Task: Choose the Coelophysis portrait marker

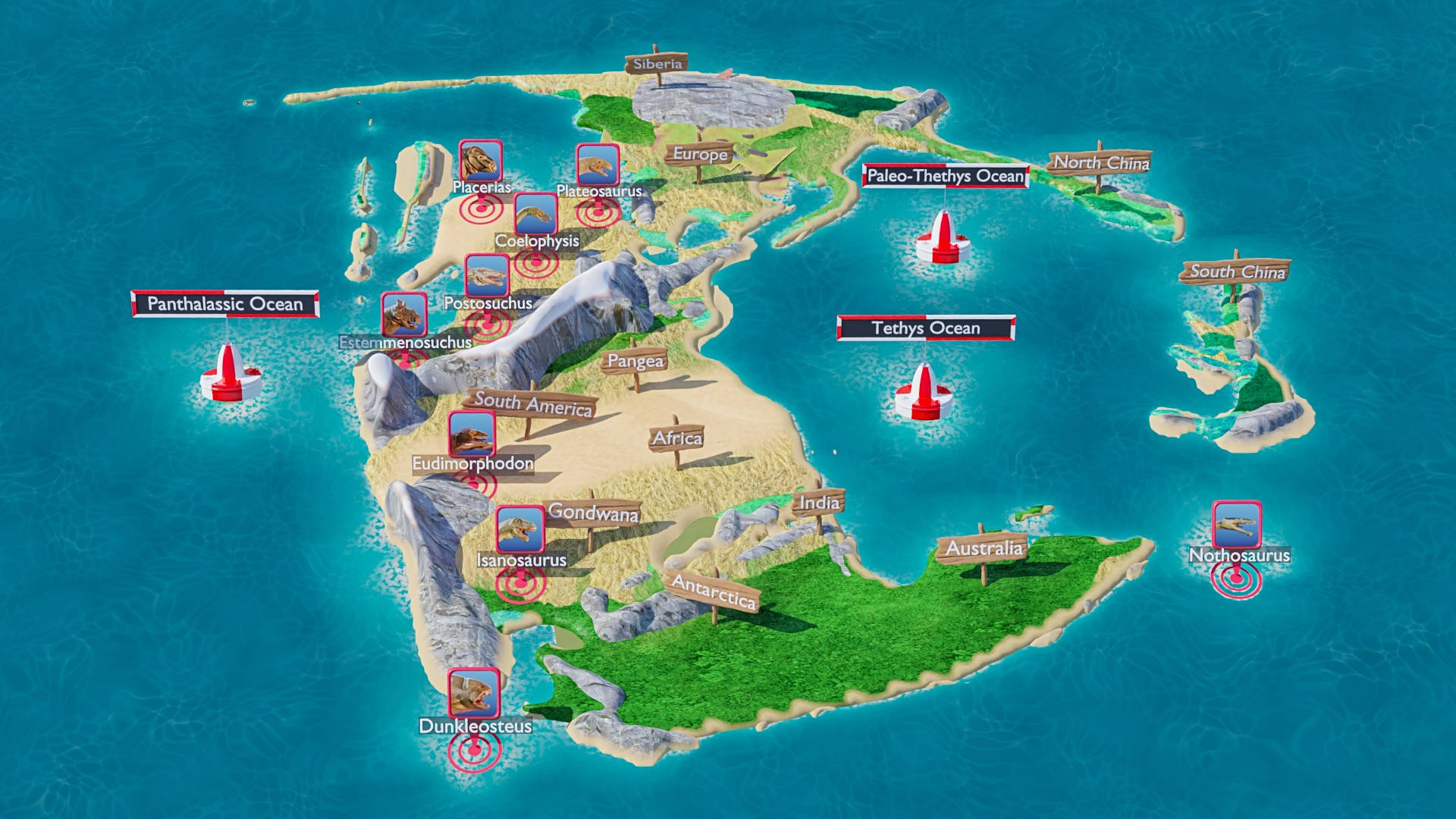Action: (x=535, y=214)
